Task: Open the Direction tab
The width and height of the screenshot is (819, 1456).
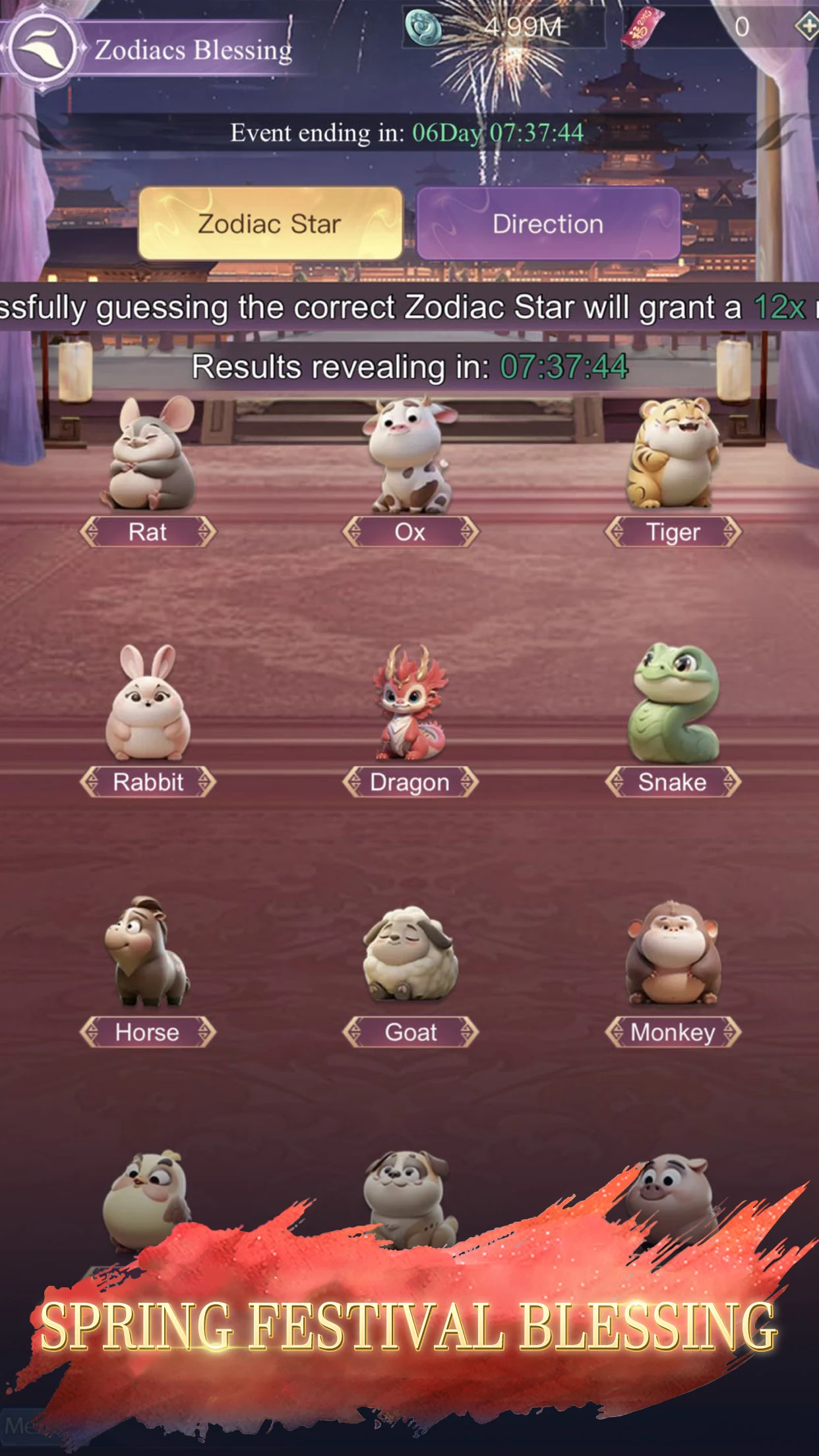Action: pos(548,224)
